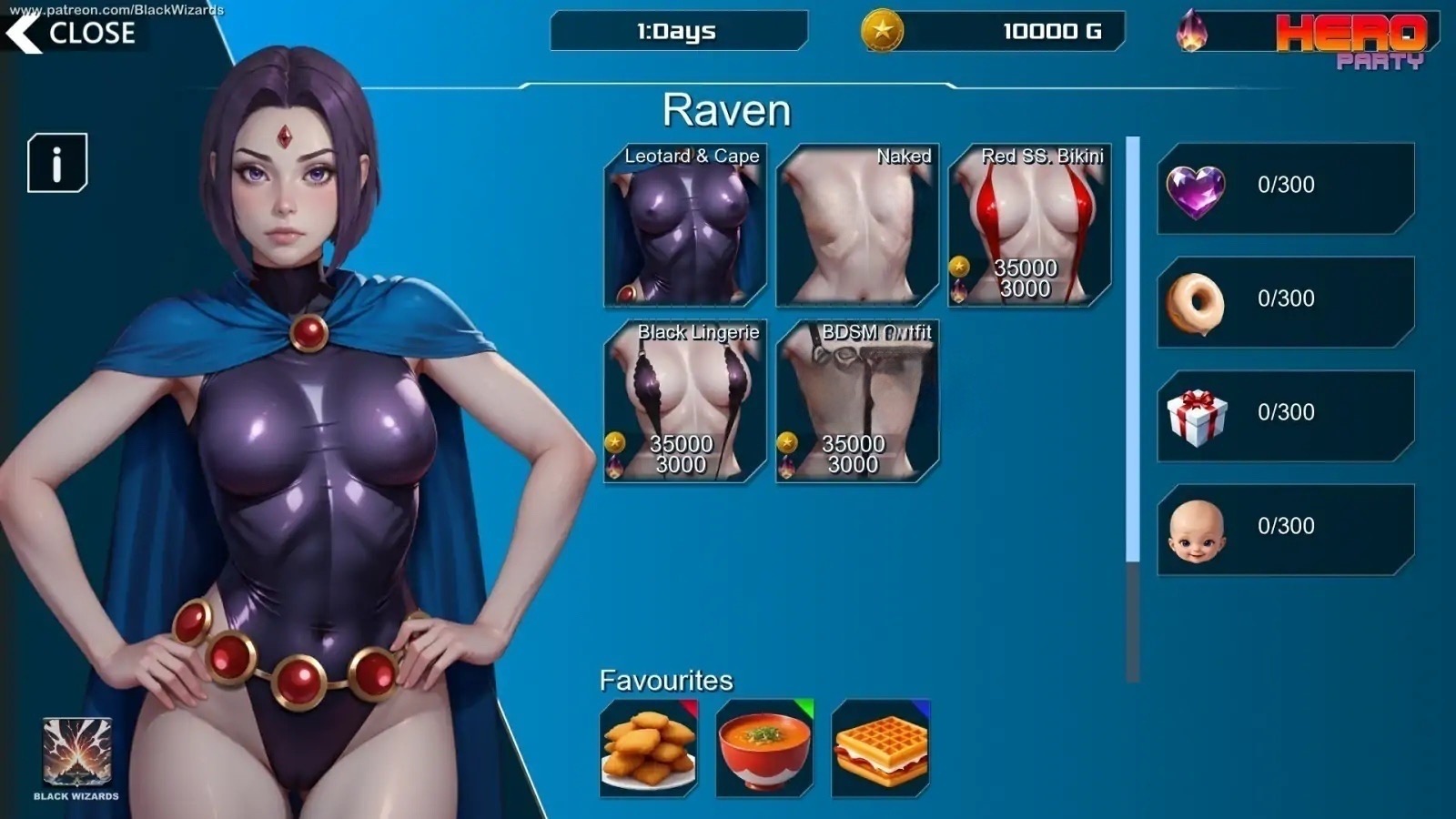Select the Leotard & Cape outfit

[685, 226]
